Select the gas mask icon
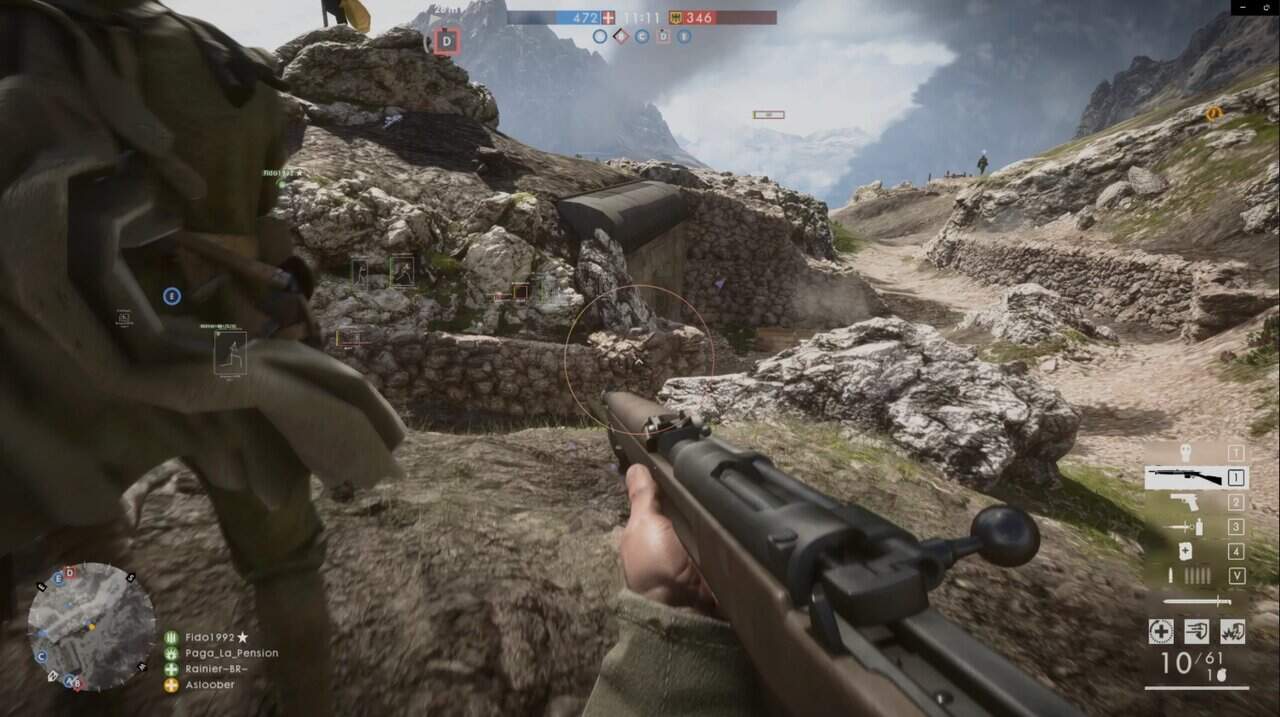This screenshot has height=717, width=1280. click(1186, 452)
